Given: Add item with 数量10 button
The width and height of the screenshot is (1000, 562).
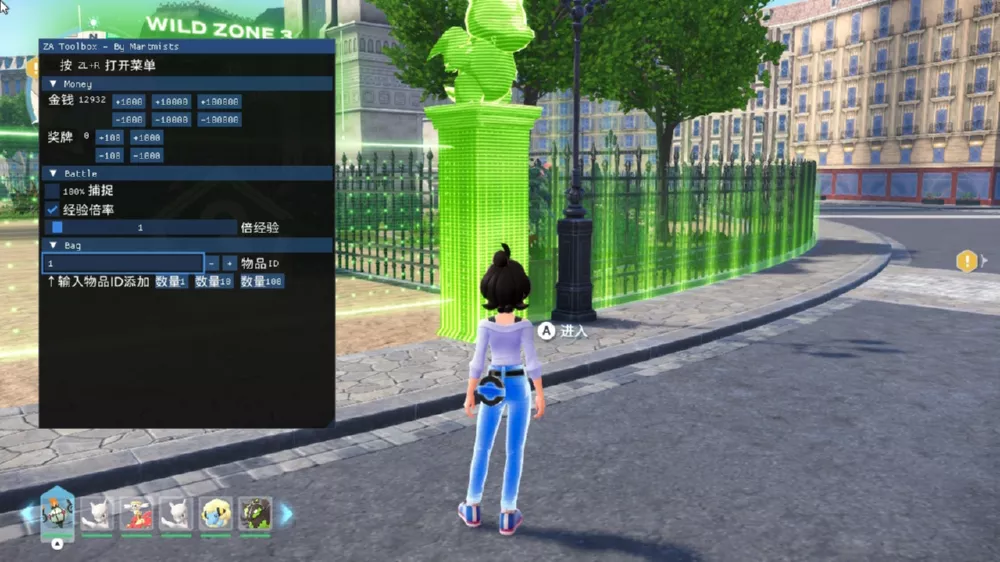Looking at the screenshot, I should coord(213,282).
